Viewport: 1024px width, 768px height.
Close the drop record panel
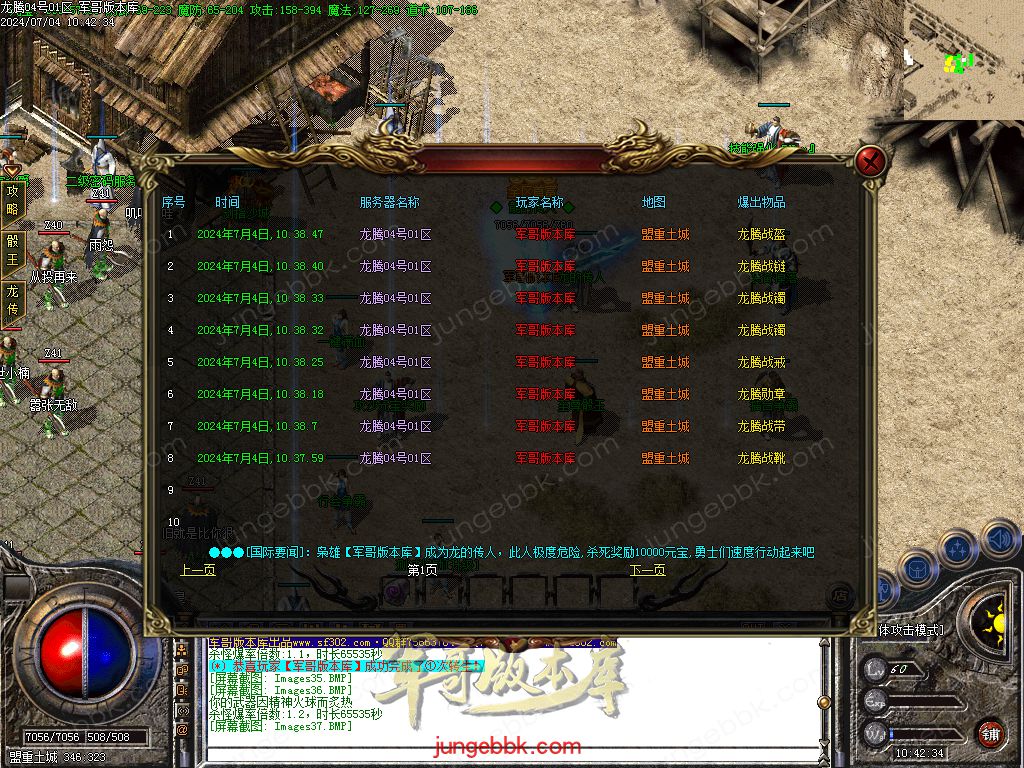pos(872,161)
